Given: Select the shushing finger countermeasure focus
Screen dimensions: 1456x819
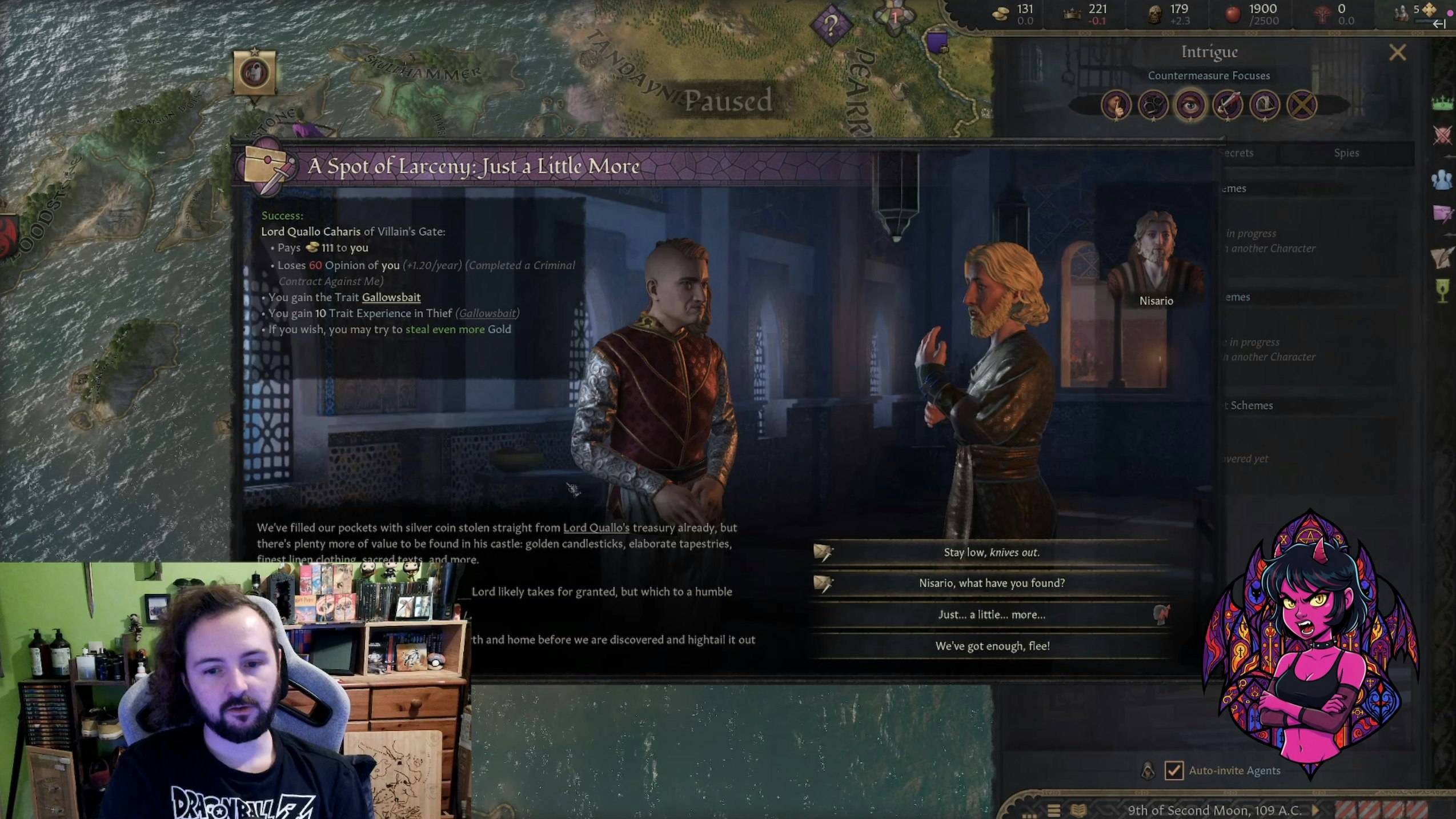Looking at the screenshot, I should 1116,105.
